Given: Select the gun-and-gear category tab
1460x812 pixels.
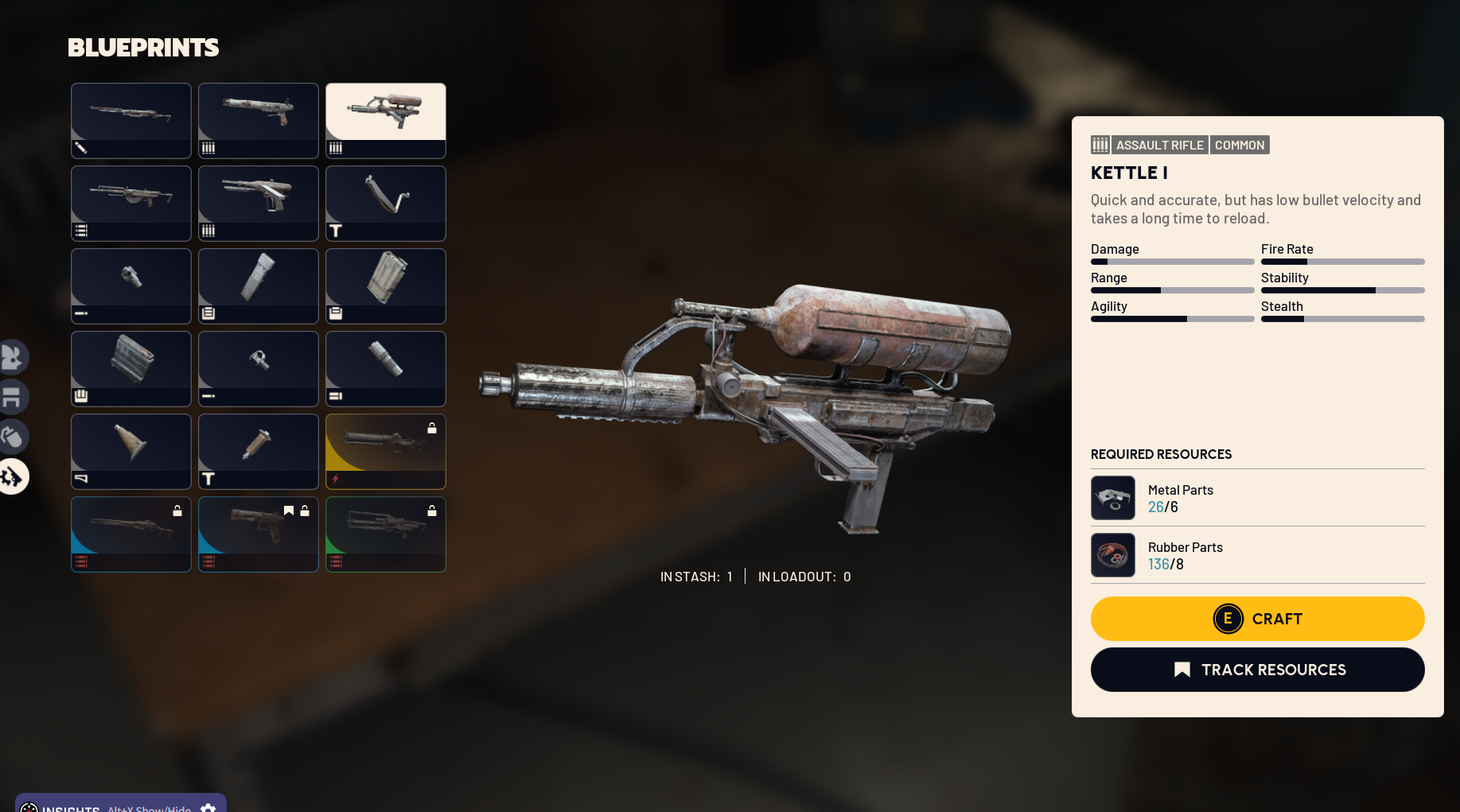Looking at the screenshot, I should tap(12, 476).
